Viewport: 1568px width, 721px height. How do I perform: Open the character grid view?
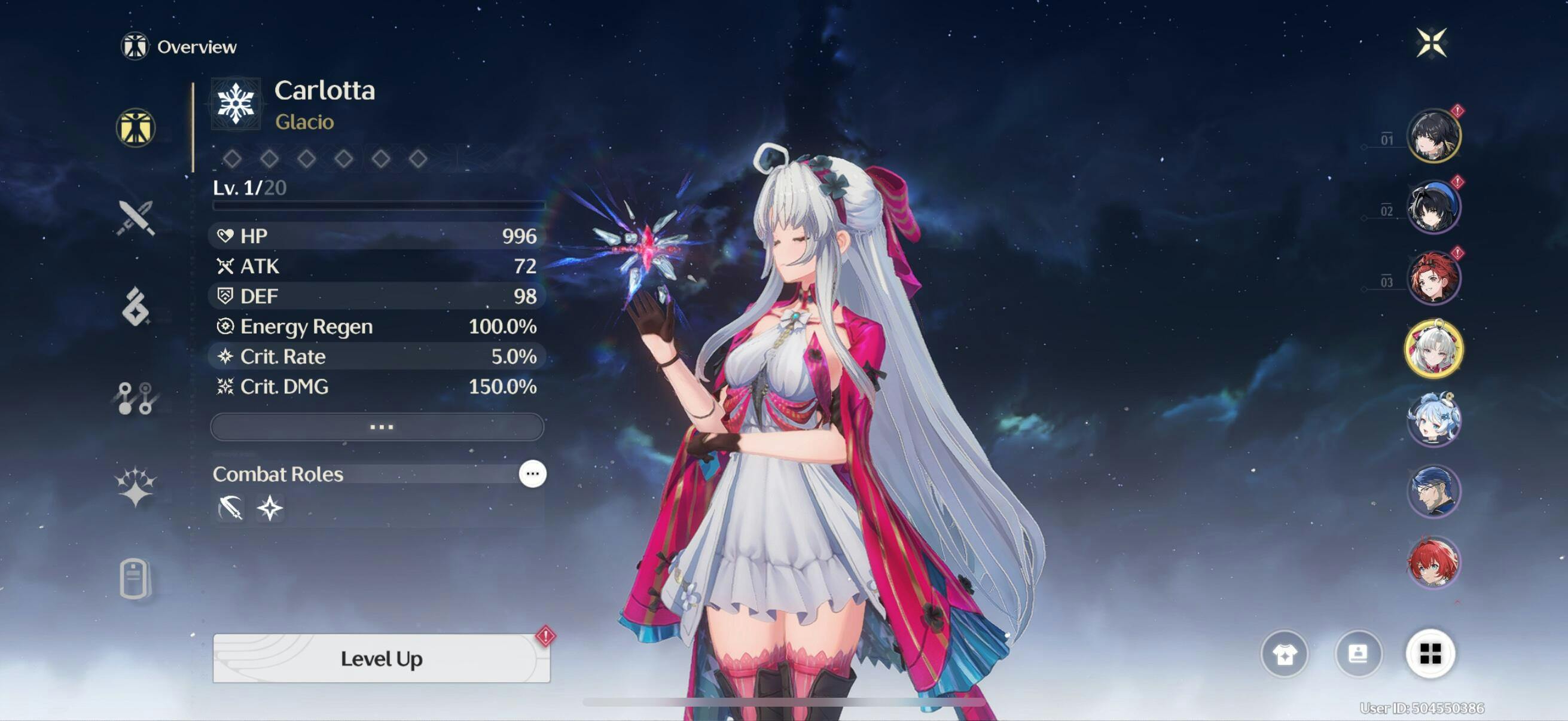click(x=1430, y=654)
